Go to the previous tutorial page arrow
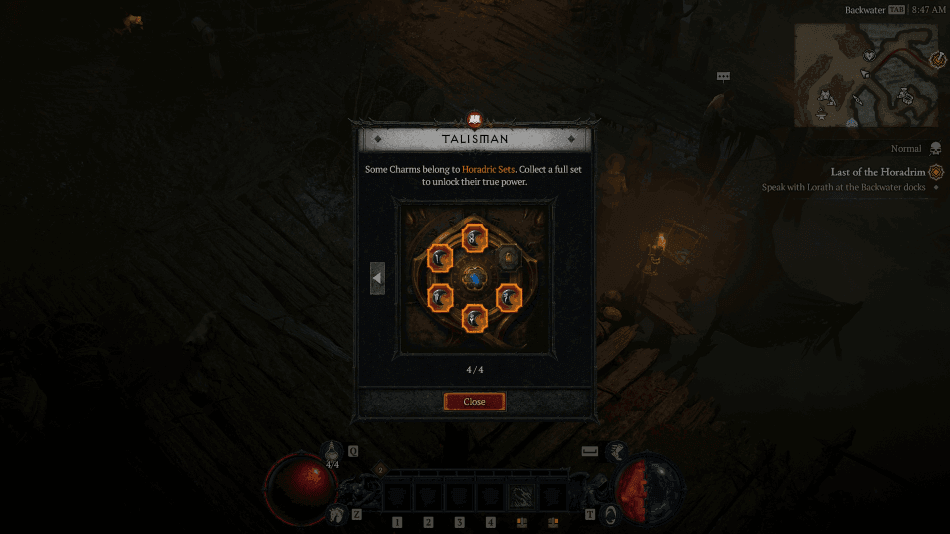The image size is (950, 534). point(377,277)
